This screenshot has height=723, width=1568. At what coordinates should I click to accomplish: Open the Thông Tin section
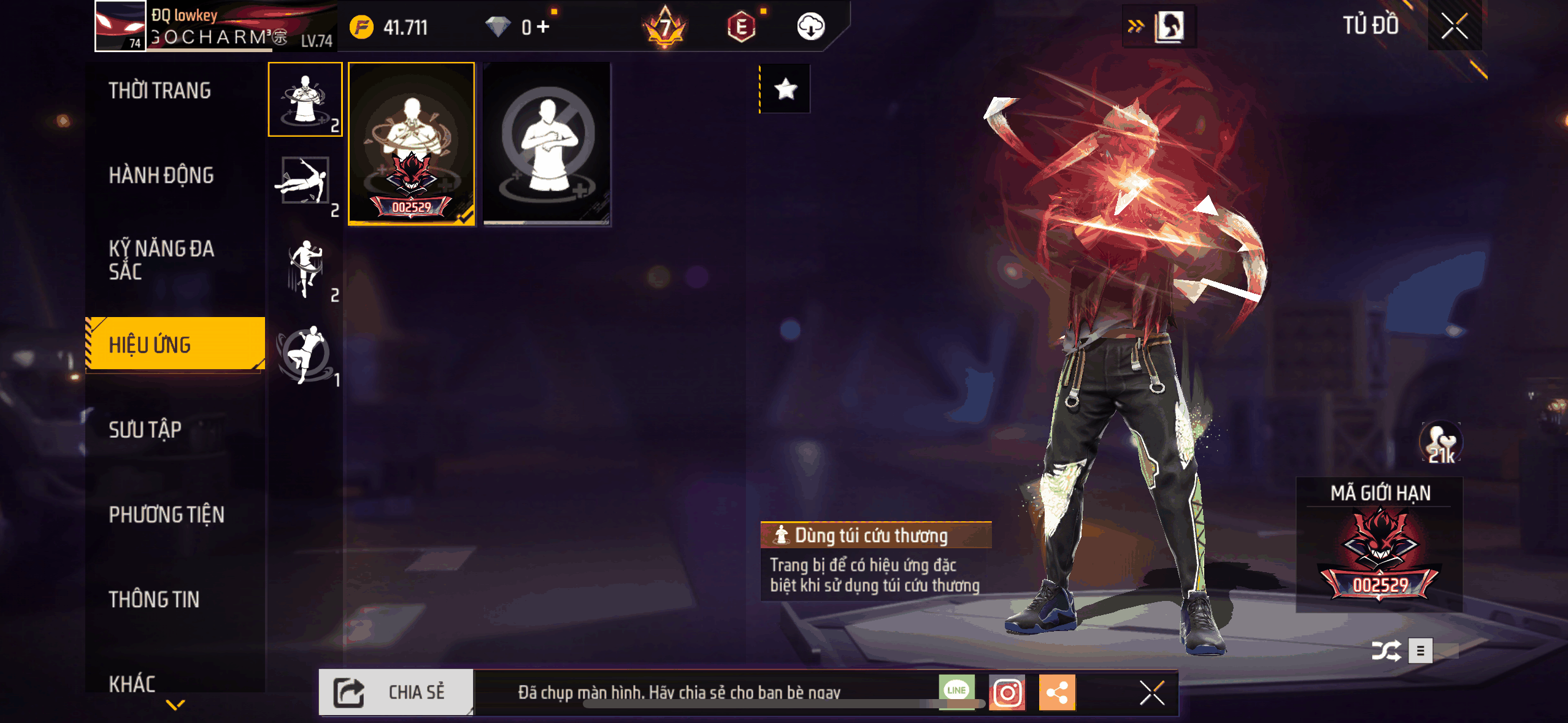(x=154, y=599)
